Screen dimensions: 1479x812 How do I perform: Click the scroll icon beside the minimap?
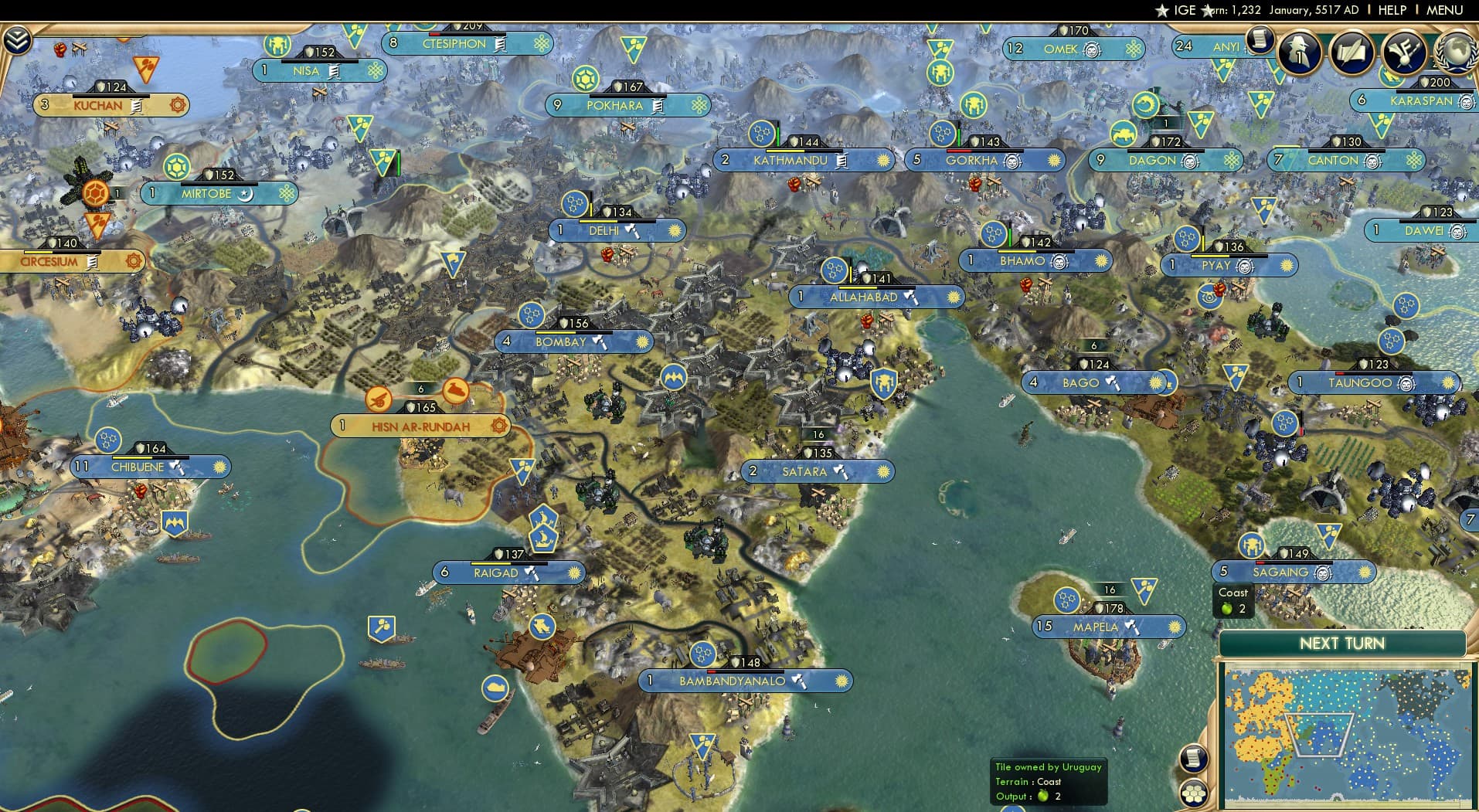(1195, 759)
